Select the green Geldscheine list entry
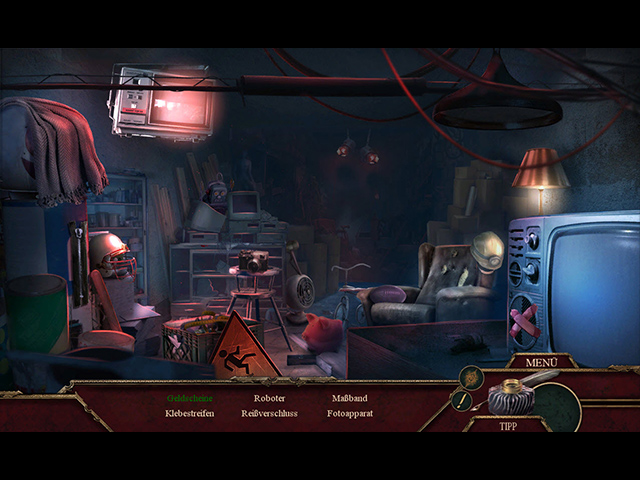 190,398
